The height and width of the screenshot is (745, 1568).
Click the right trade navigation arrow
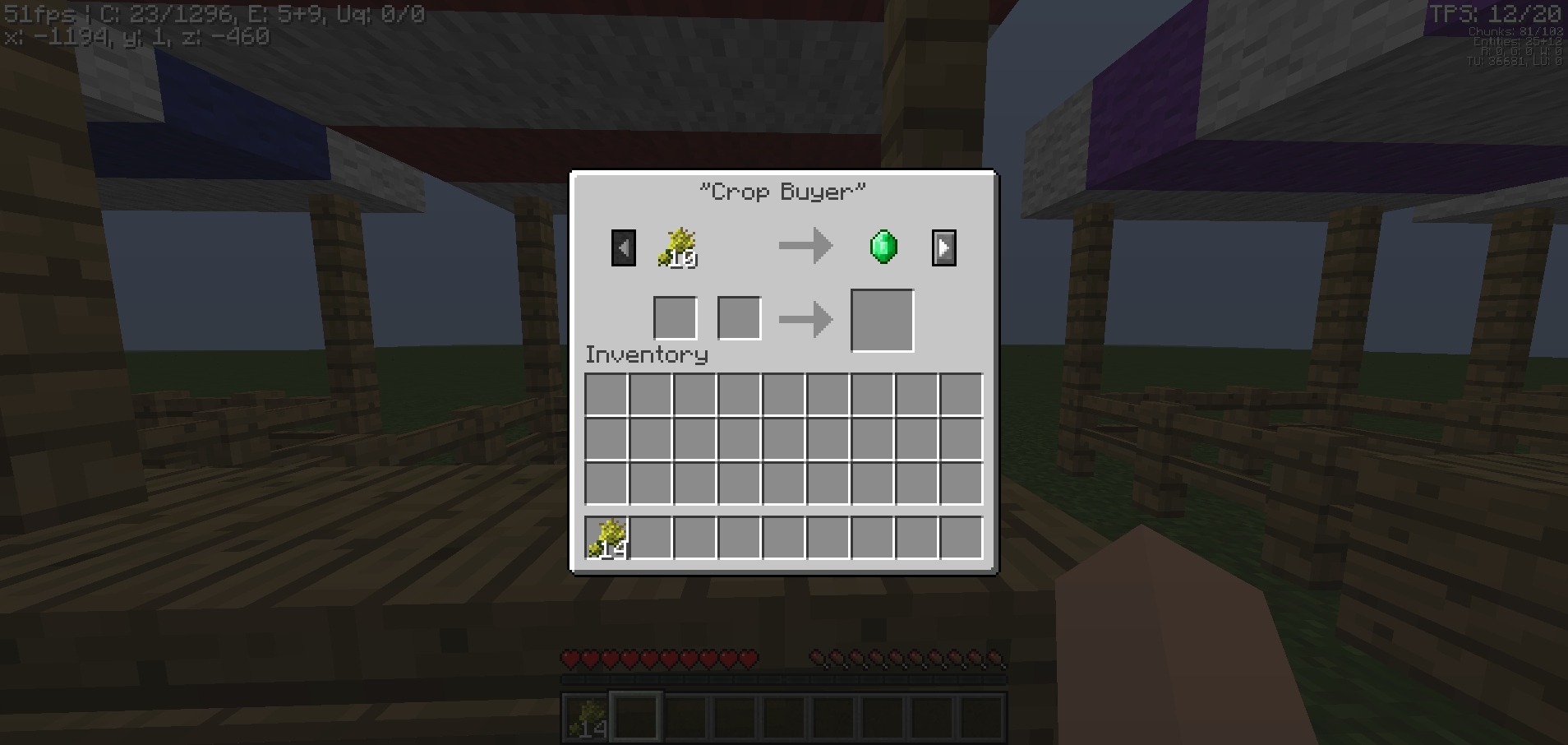pyautogui.click(x=943, y=247)
